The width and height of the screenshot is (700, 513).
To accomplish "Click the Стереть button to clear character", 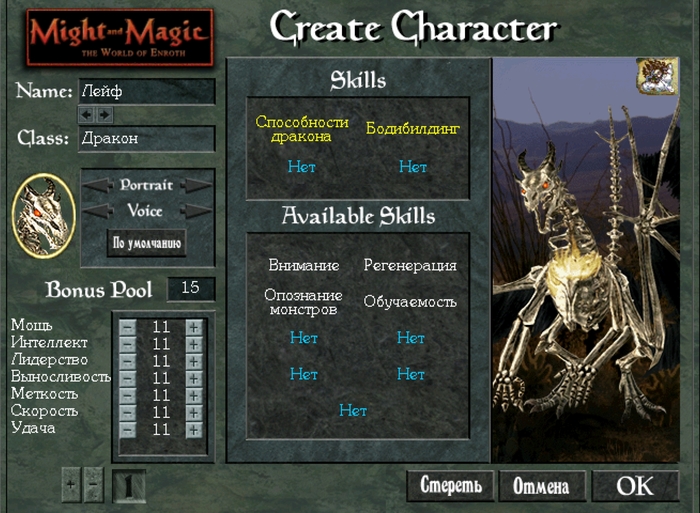I will pos(450,487).
